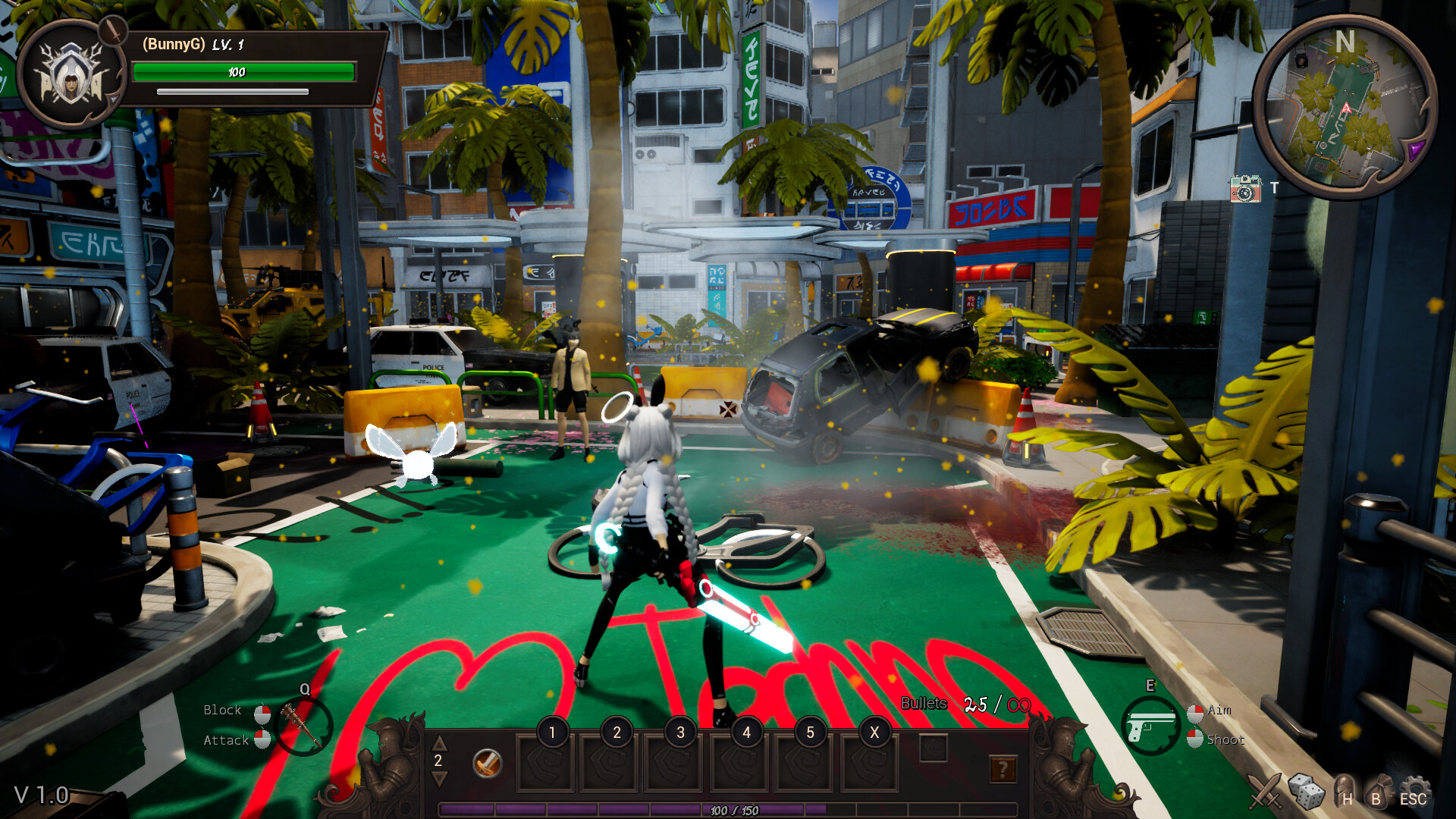Click the hotbar page down arrow
Screen dimensions: 1456x819
coord(439,779)
